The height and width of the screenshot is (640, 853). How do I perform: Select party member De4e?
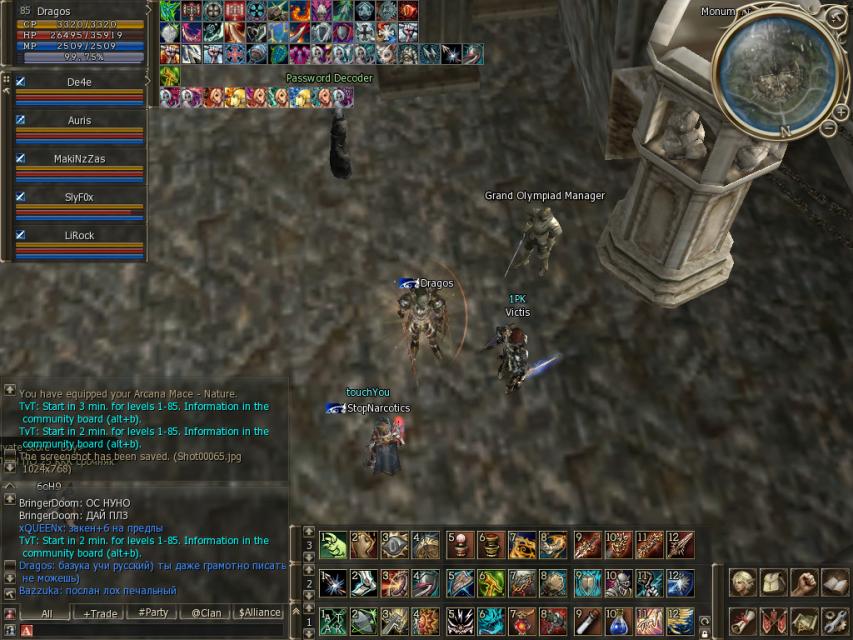(79, 83)
